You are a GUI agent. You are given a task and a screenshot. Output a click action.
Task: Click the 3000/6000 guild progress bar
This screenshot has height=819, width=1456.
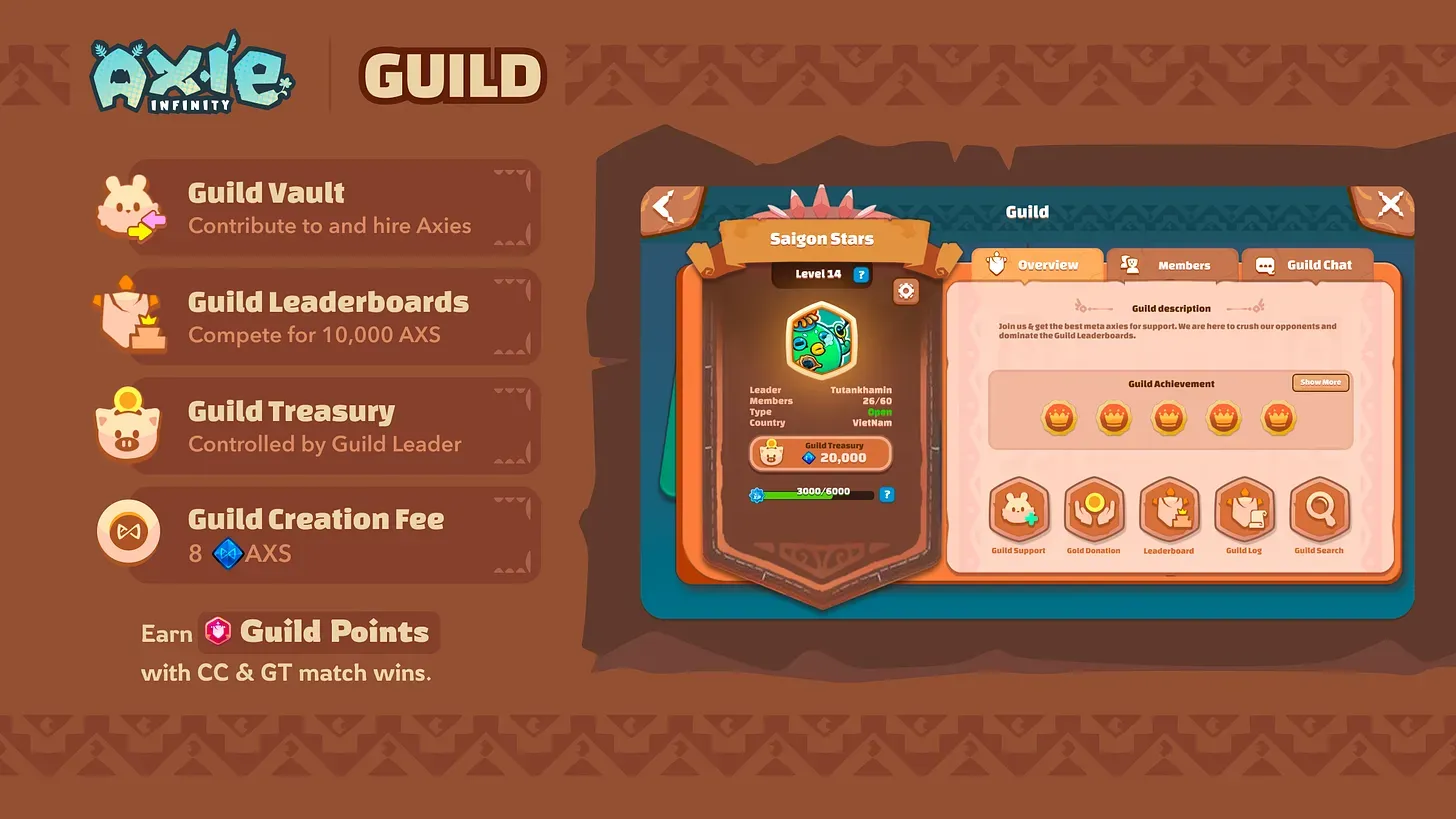click(x=818, y=493)
